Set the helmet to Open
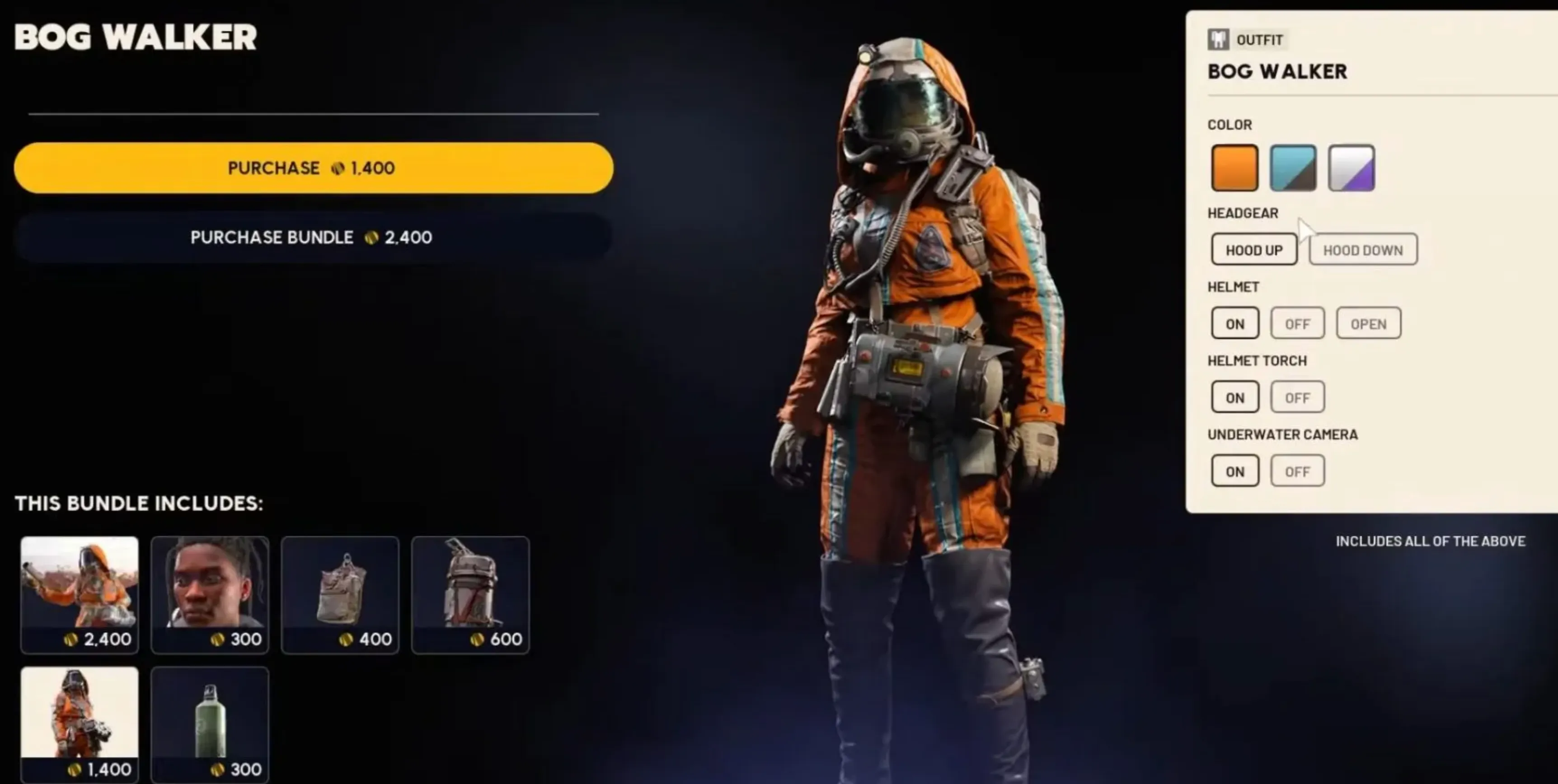This screenshot has height=784, width=1558. tap(1368, 323)
